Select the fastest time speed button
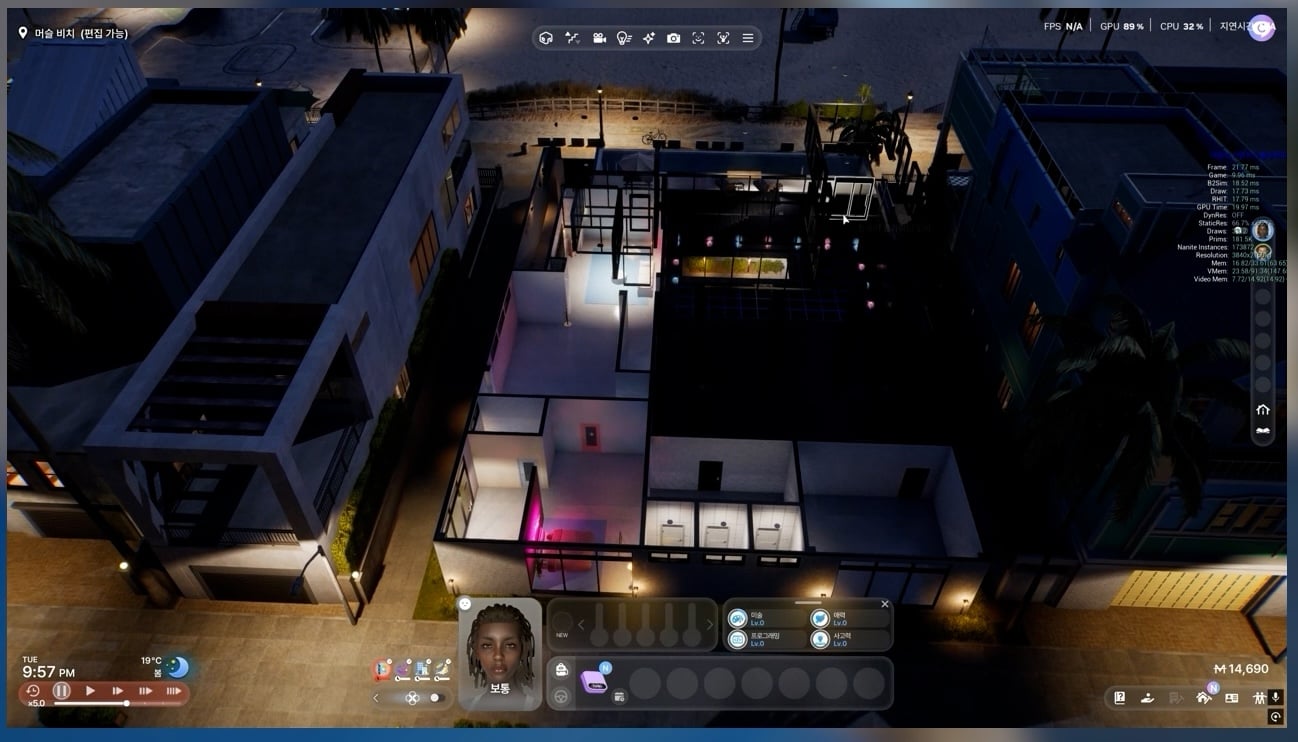Screen dimensions: 1298x742 click(173, 690)
